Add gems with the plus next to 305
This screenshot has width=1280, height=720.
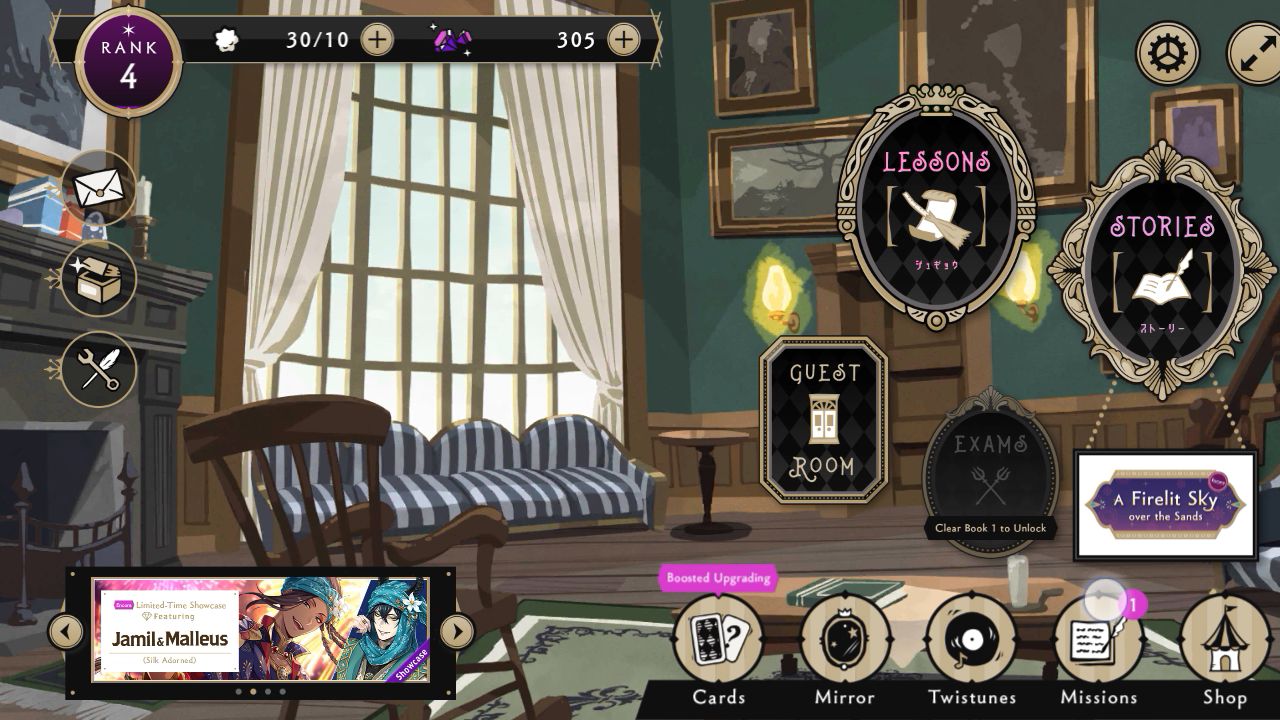click(623, 40)
